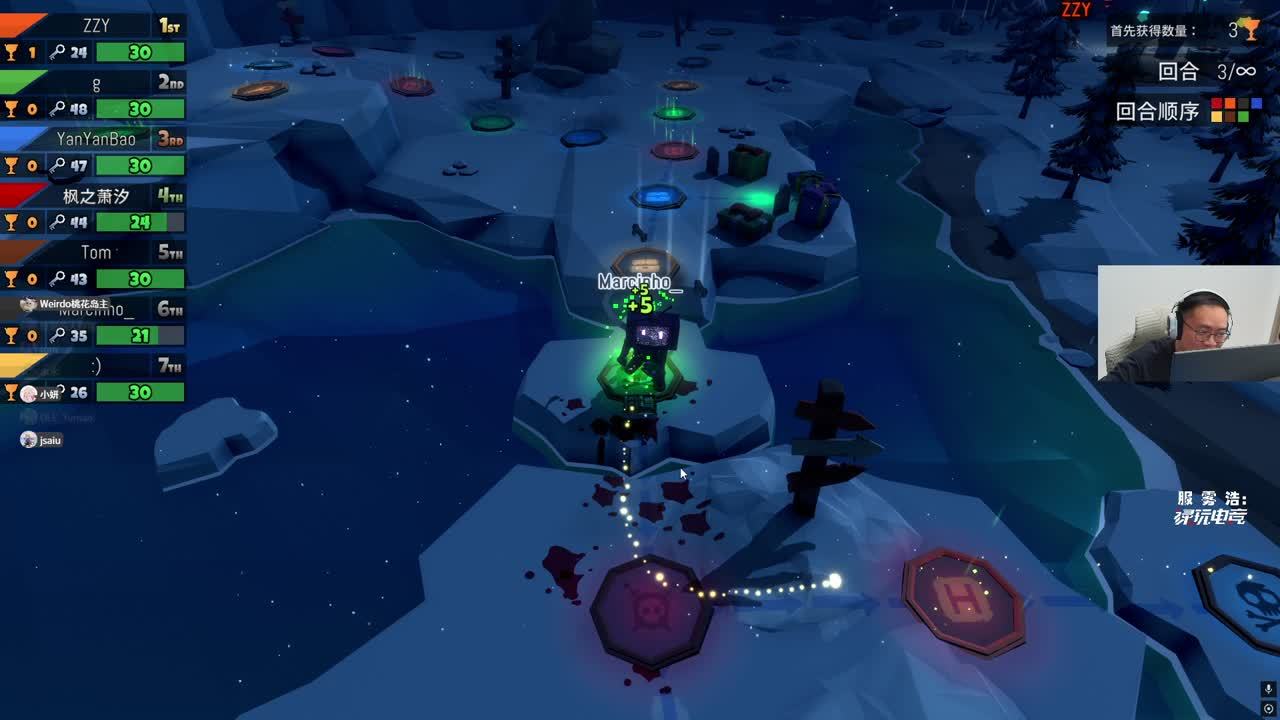The image size is (1280, 720).
Task: Click the circular record icon below the microphone
Action: [1269, 709]
